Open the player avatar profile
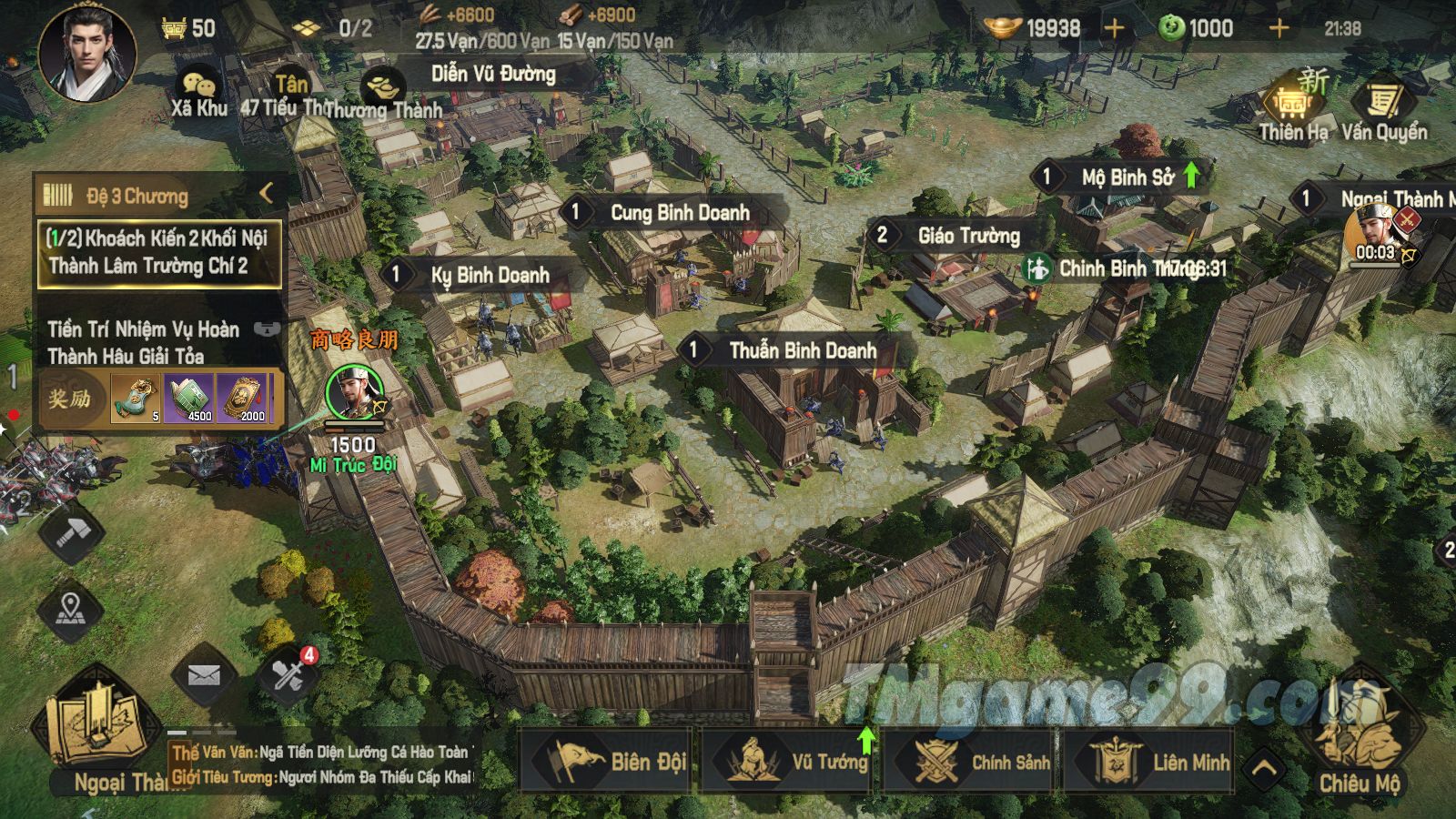Viewport: 1456px width, 819px height. point(87,53)
